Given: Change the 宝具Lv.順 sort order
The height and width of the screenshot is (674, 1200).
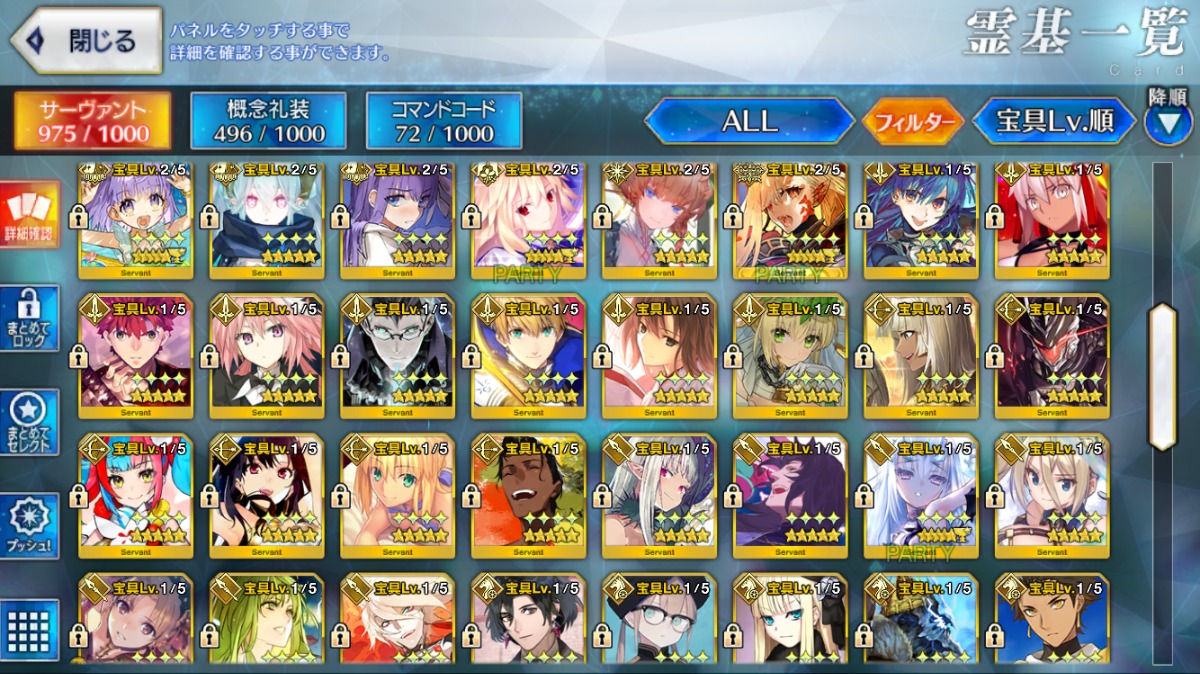Looking at the screenshot, I should tap(1054, 122).
